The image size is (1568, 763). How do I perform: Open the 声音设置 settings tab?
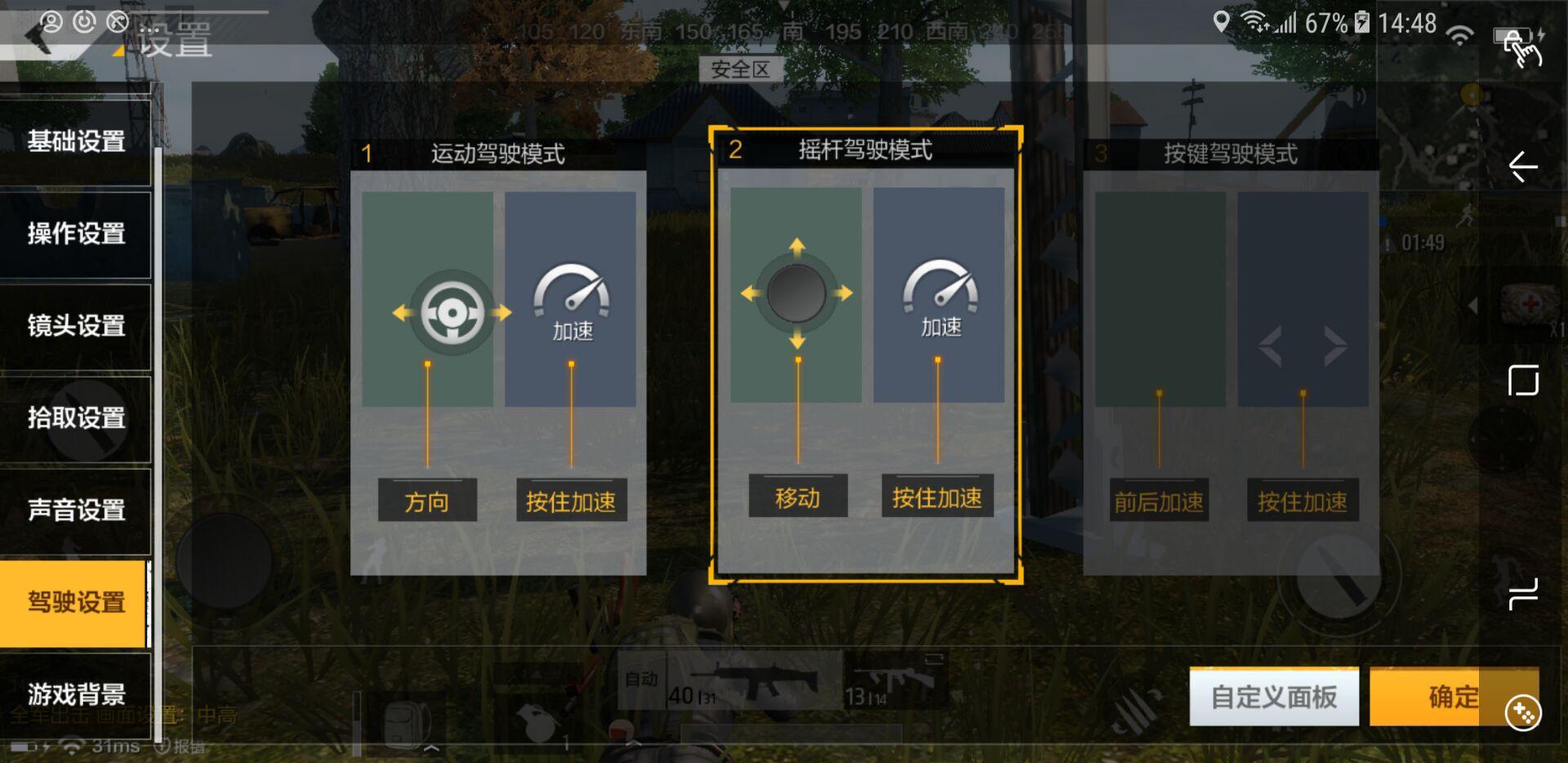(x=77, y=511)
